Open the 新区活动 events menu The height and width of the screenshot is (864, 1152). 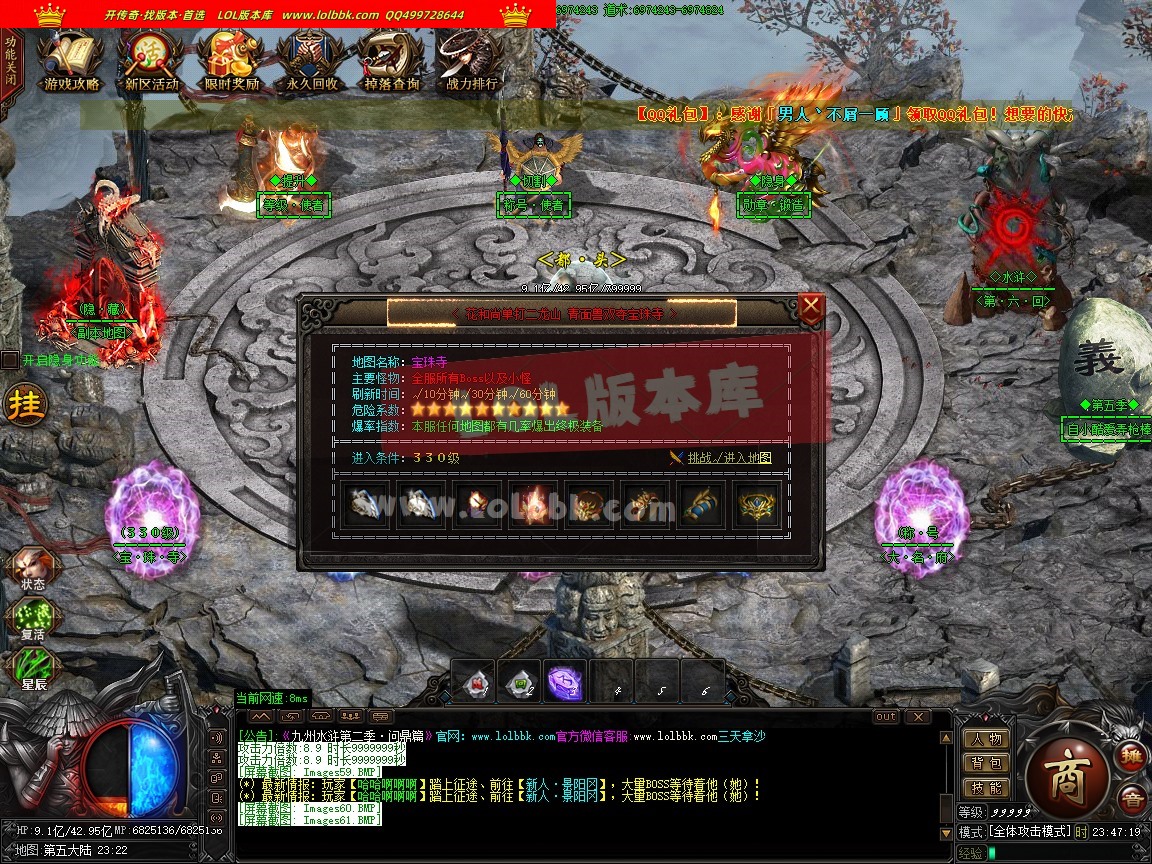pos(151,62)
